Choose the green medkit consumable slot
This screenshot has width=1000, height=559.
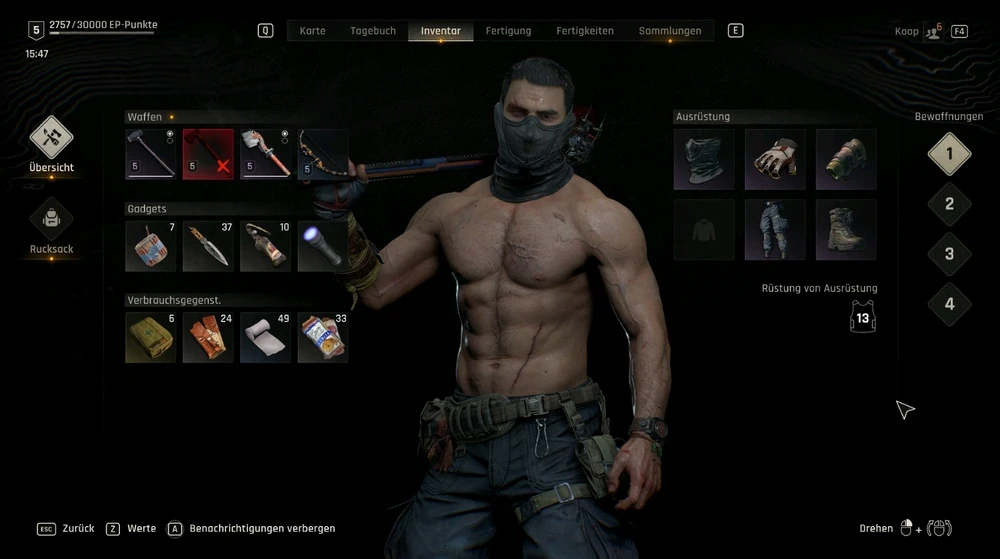151,337
